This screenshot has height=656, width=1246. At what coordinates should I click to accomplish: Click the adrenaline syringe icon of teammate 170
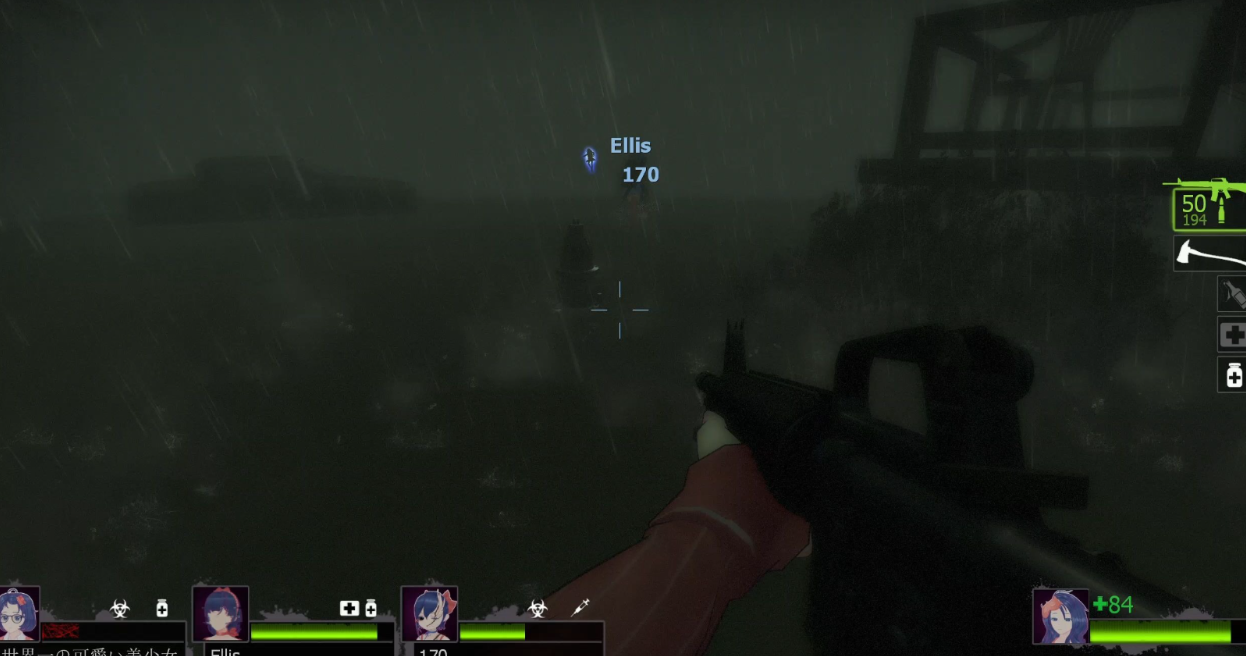(x=579, y=607)
